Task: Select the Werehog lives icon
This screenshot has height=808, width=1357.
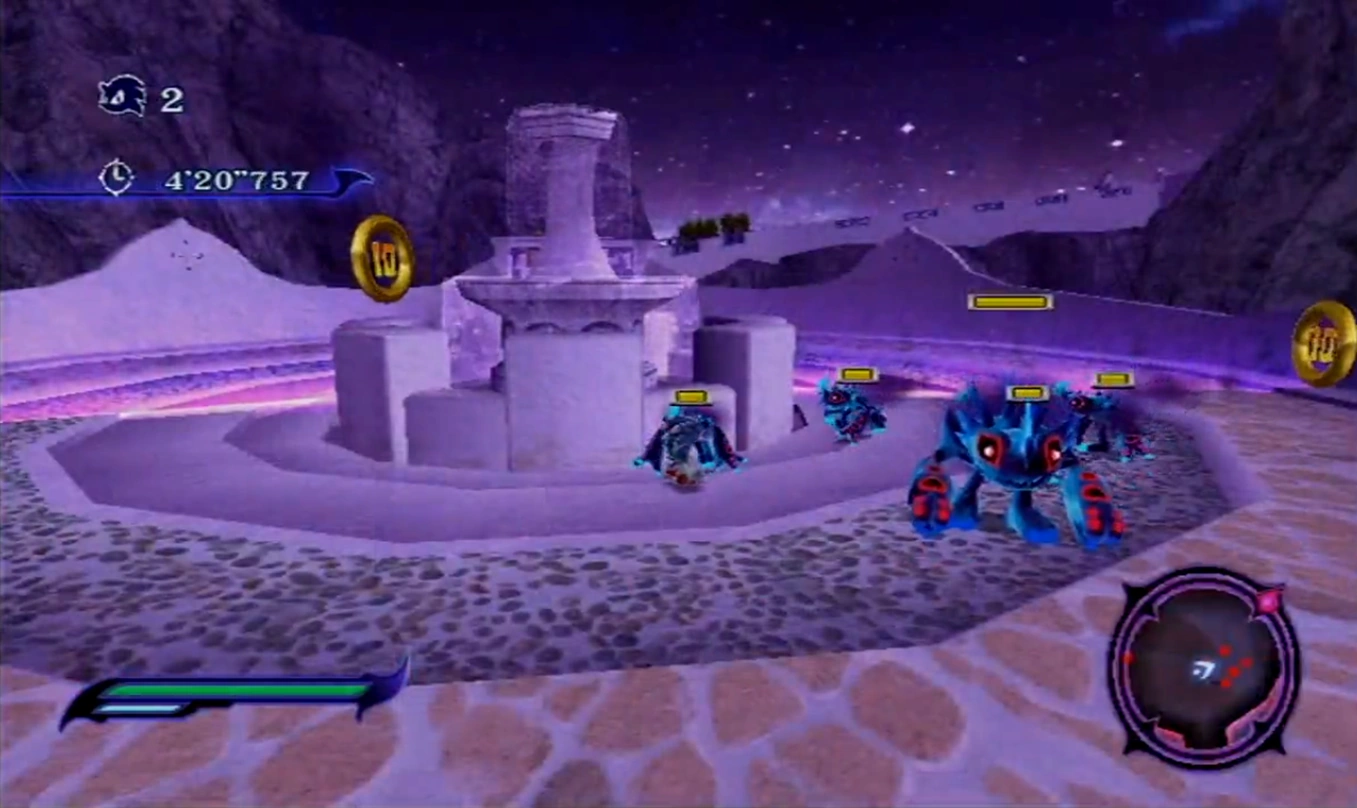Action: [x=122, y=97]
